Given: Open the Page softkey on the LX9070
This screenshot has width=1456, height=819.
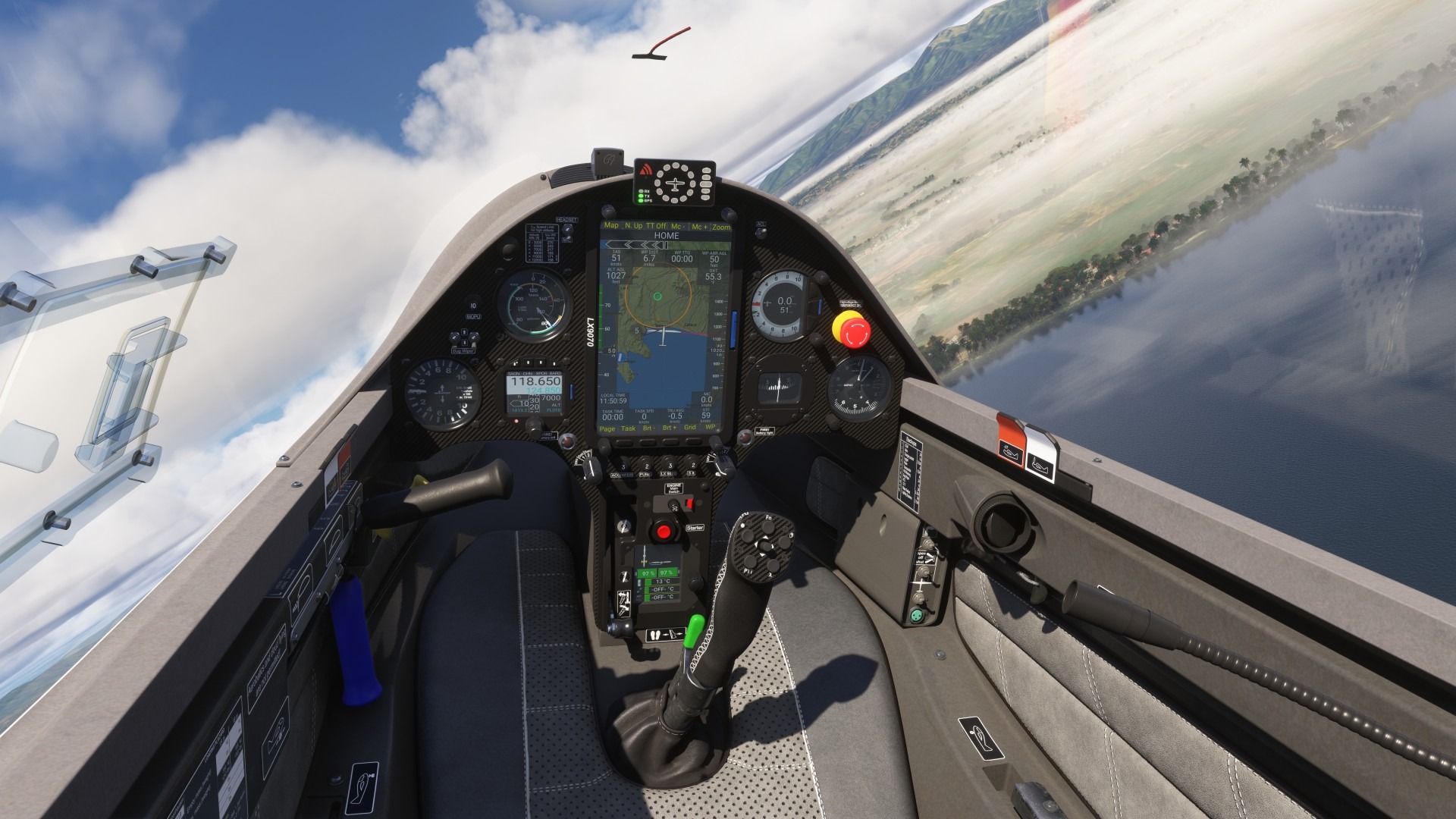Looking at the screenshot, I should click(607, 428).
